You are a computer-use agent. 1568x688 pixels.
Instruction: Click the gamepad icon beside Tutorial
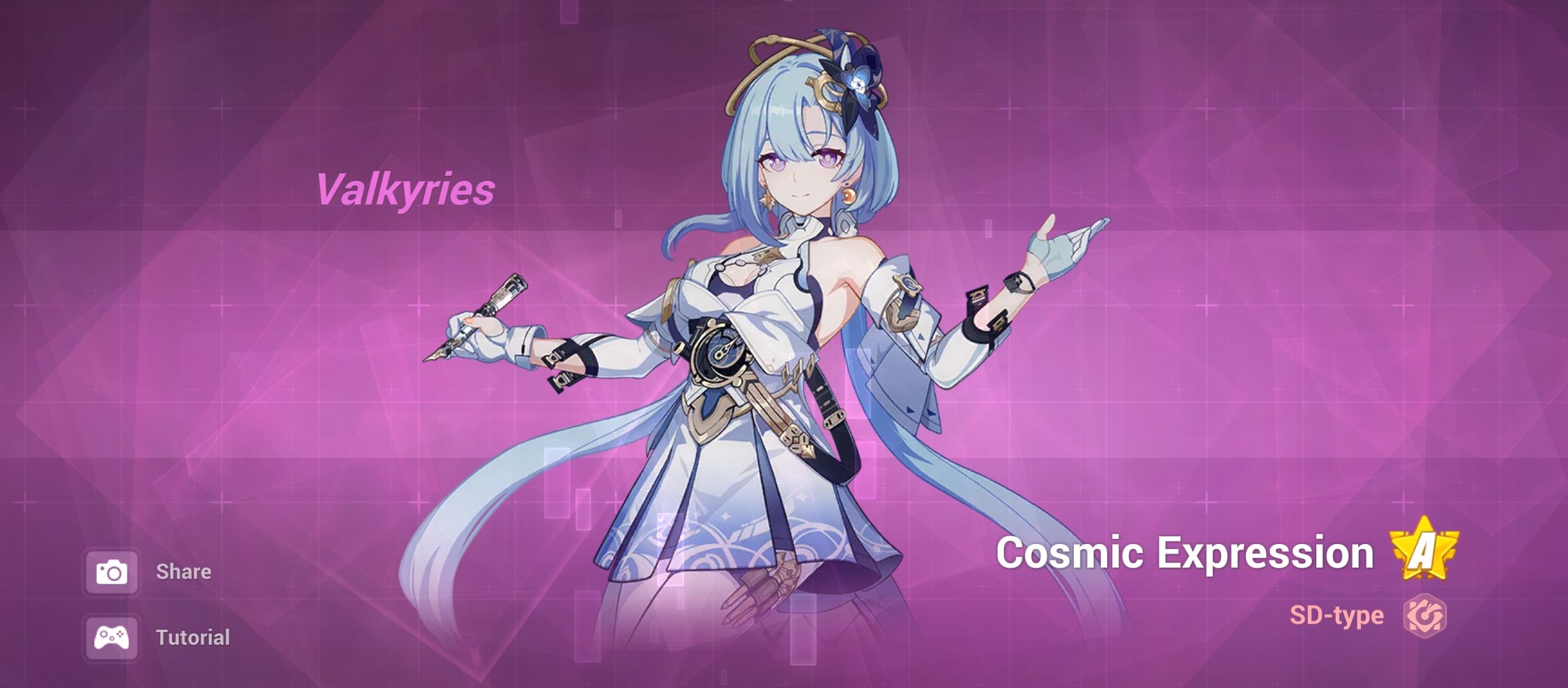tap(113, 637)
